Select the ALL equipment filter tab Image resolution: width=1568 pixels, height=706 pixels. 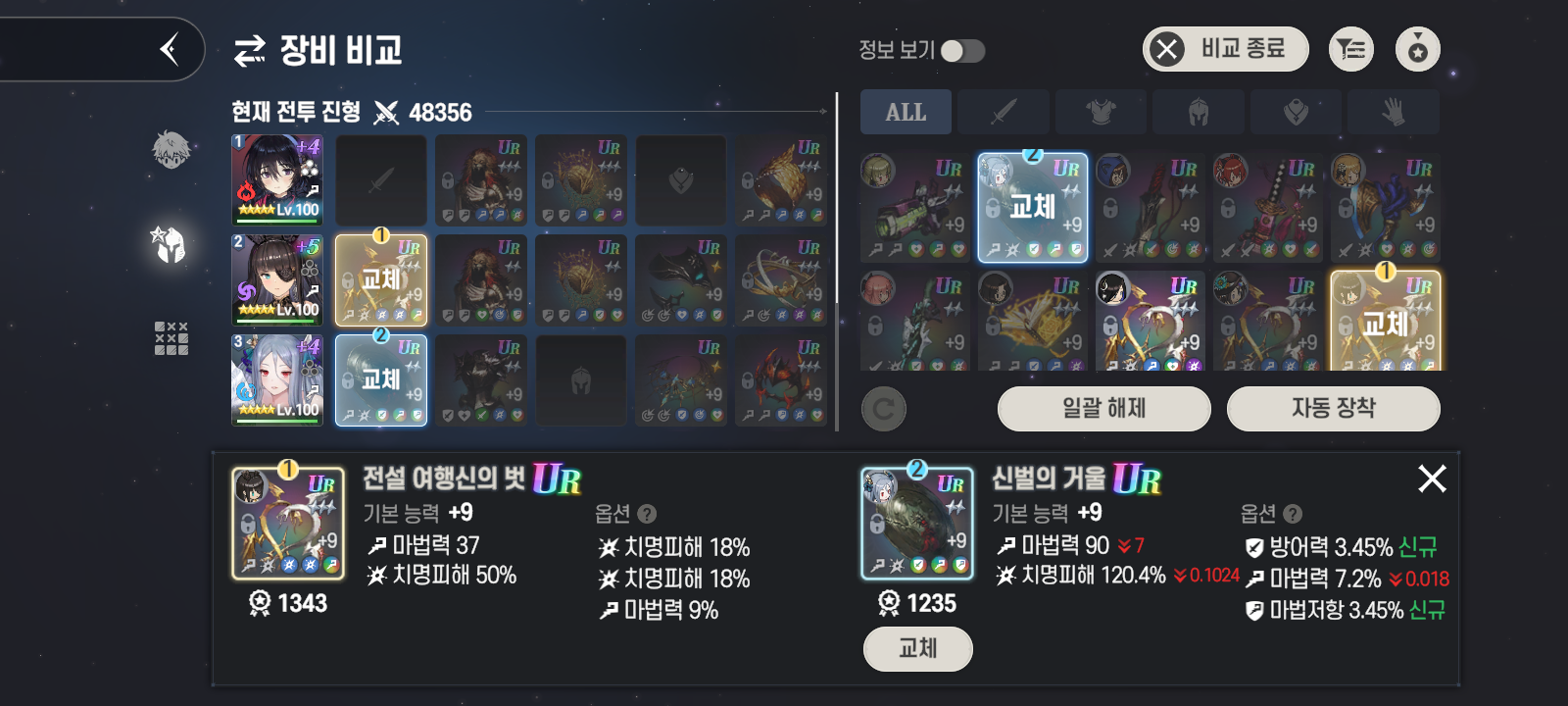[x=906, y=113]
